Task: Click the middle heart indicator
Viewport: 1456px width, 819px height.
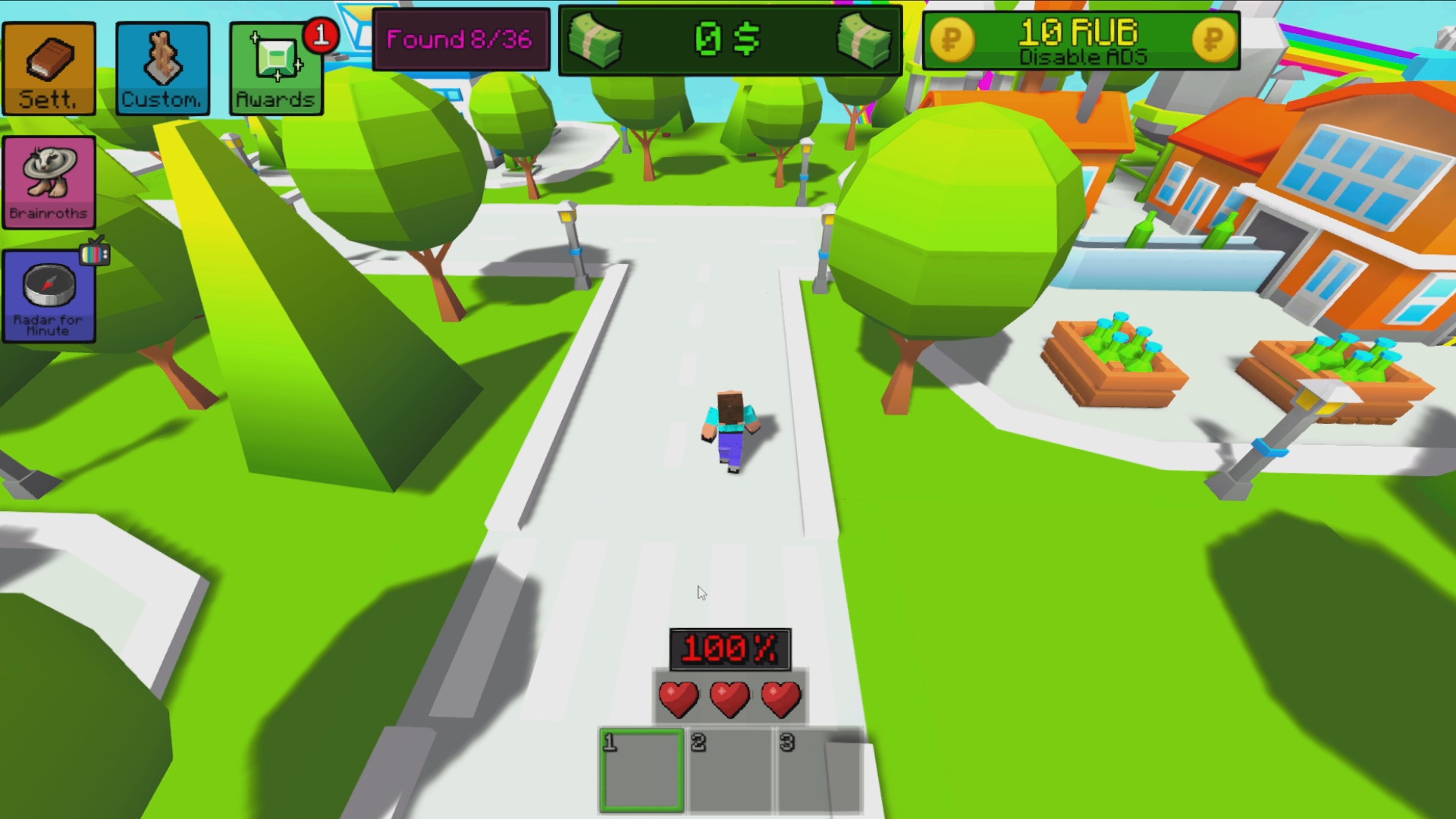Action: [730, 698]
